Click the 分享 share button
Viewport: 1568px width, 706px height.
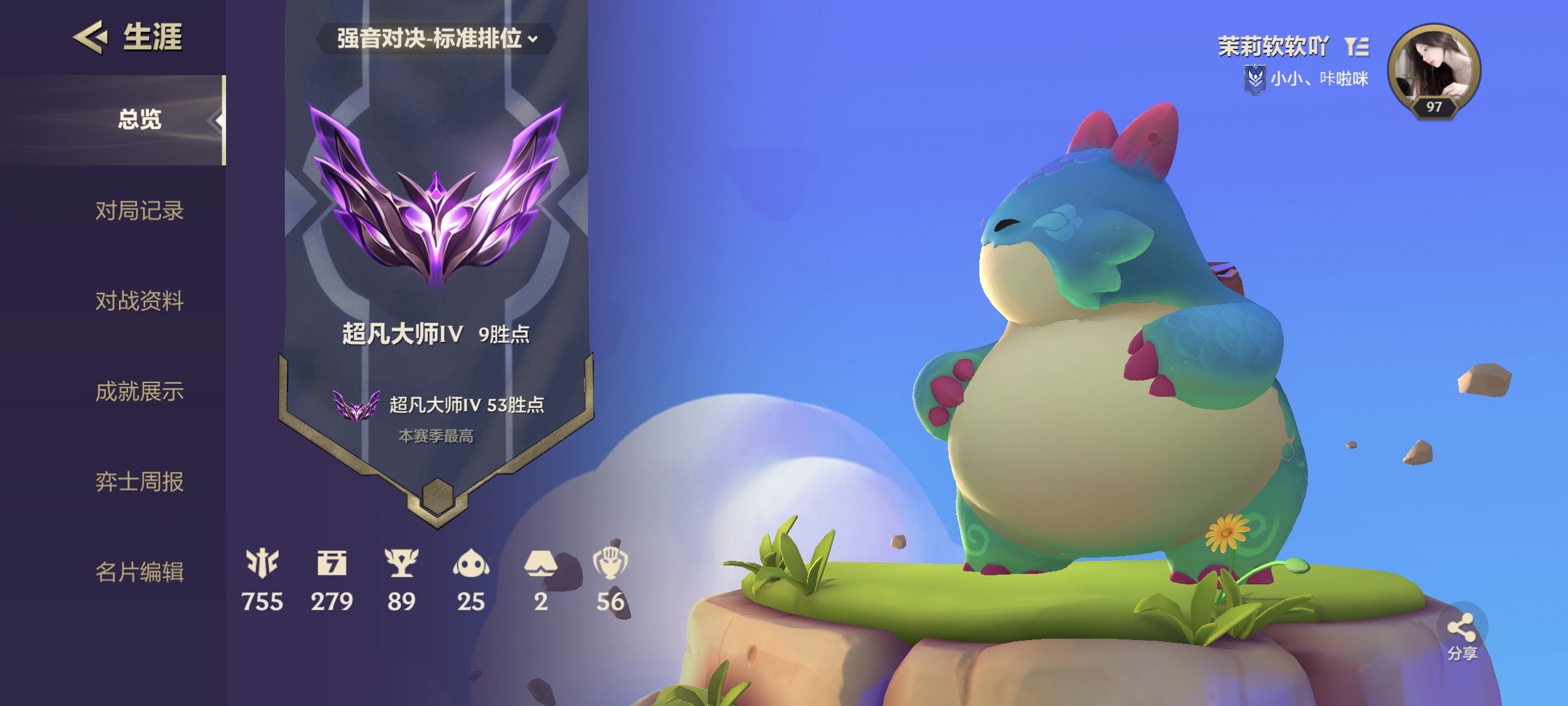[1462, 633]
